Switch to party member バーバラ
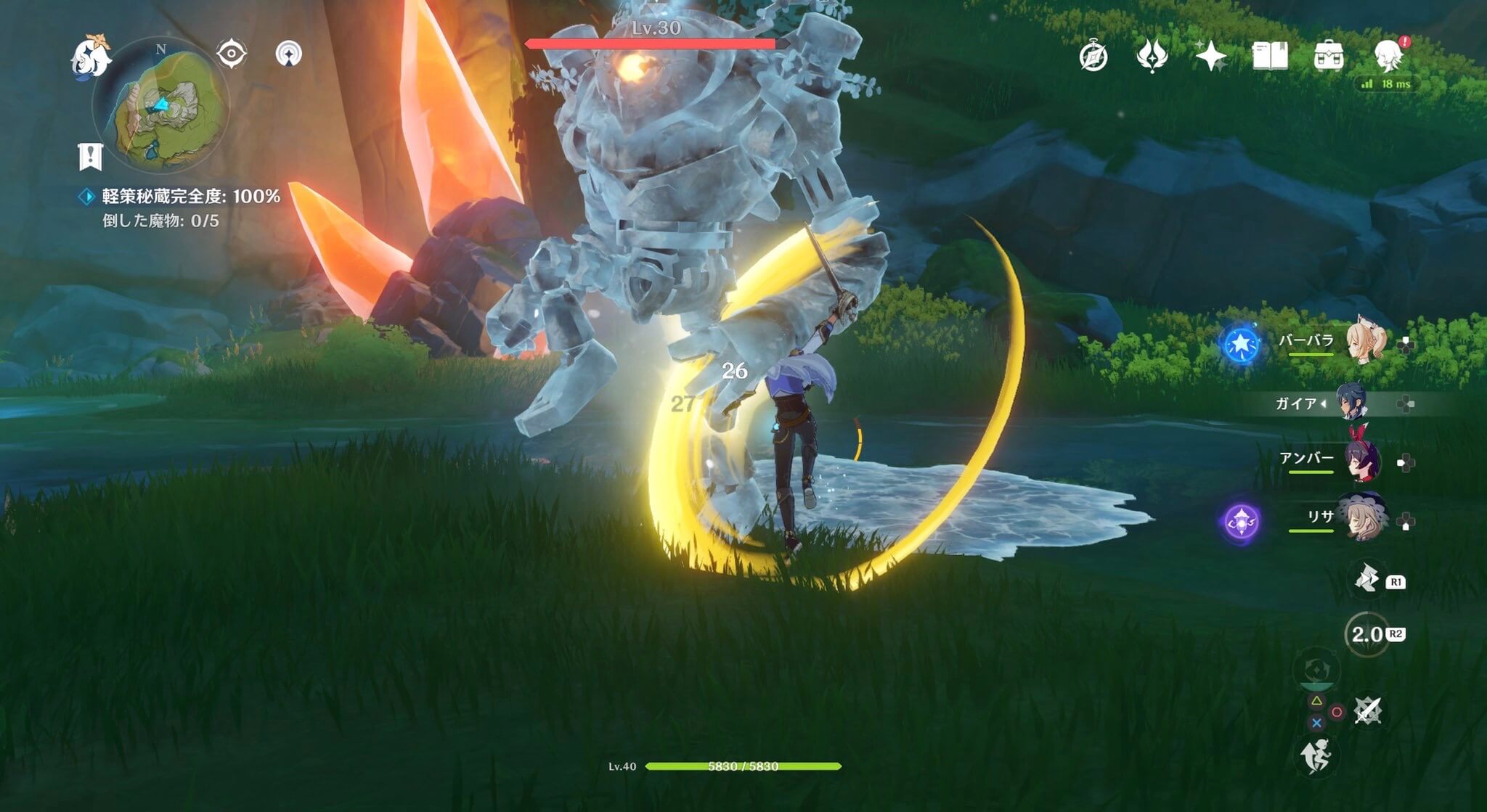Screen dimensions: 1487x812 pyautogui.click(x=1364, y=341)
